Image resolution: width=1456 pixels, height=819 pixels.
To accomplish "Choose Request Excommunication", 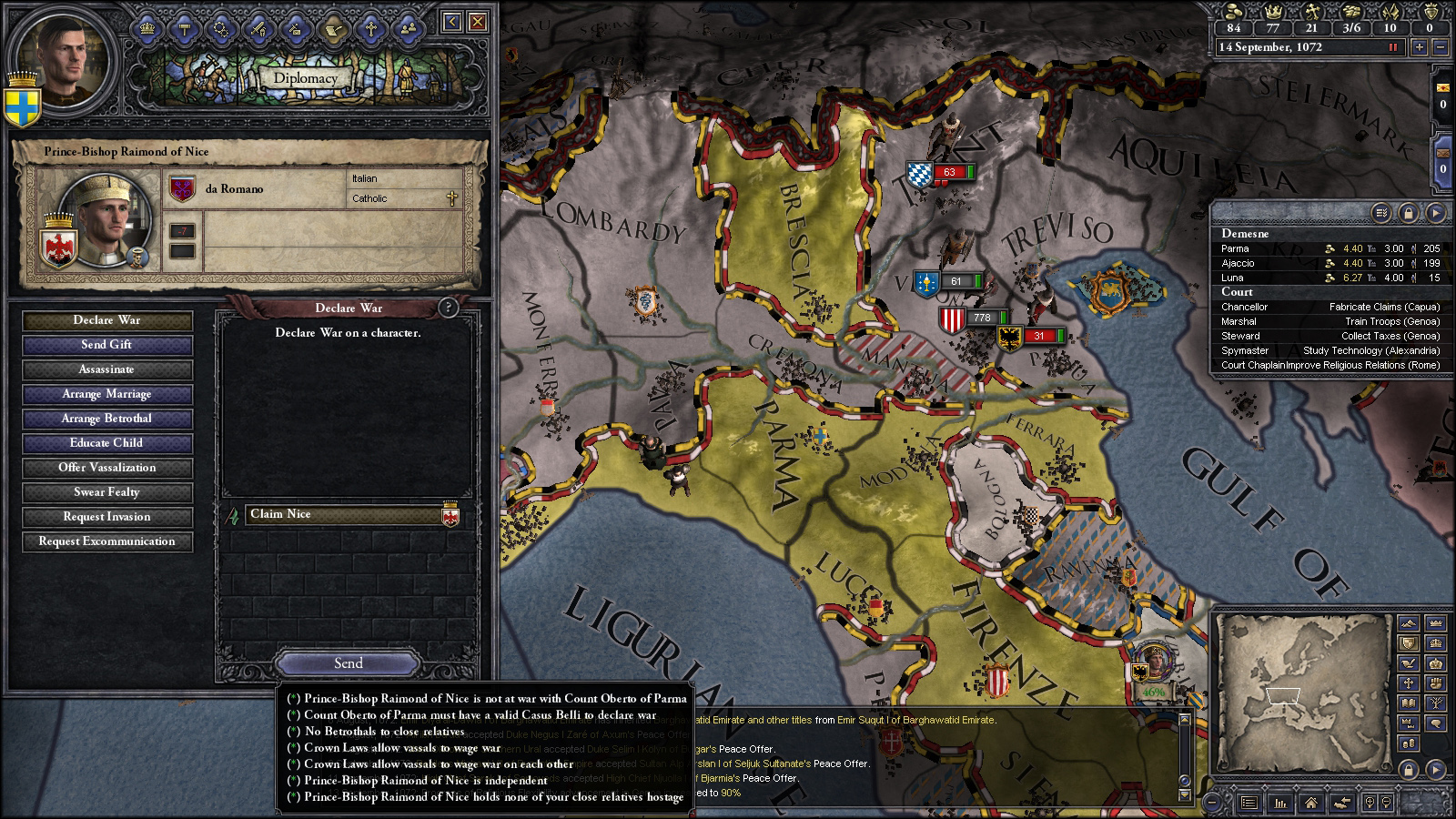I will coord(107,541).
